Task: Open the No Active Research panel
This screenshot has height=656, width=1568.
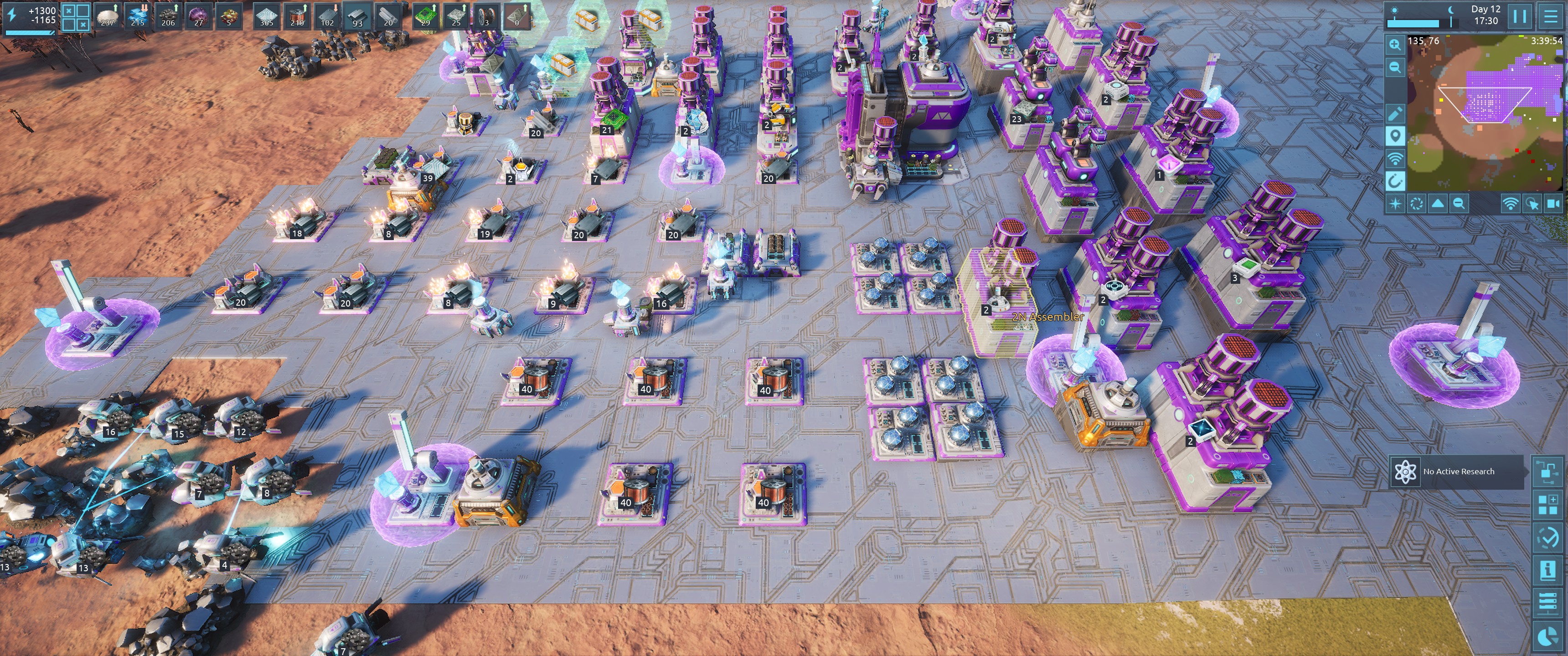Action: point(1457,471)
